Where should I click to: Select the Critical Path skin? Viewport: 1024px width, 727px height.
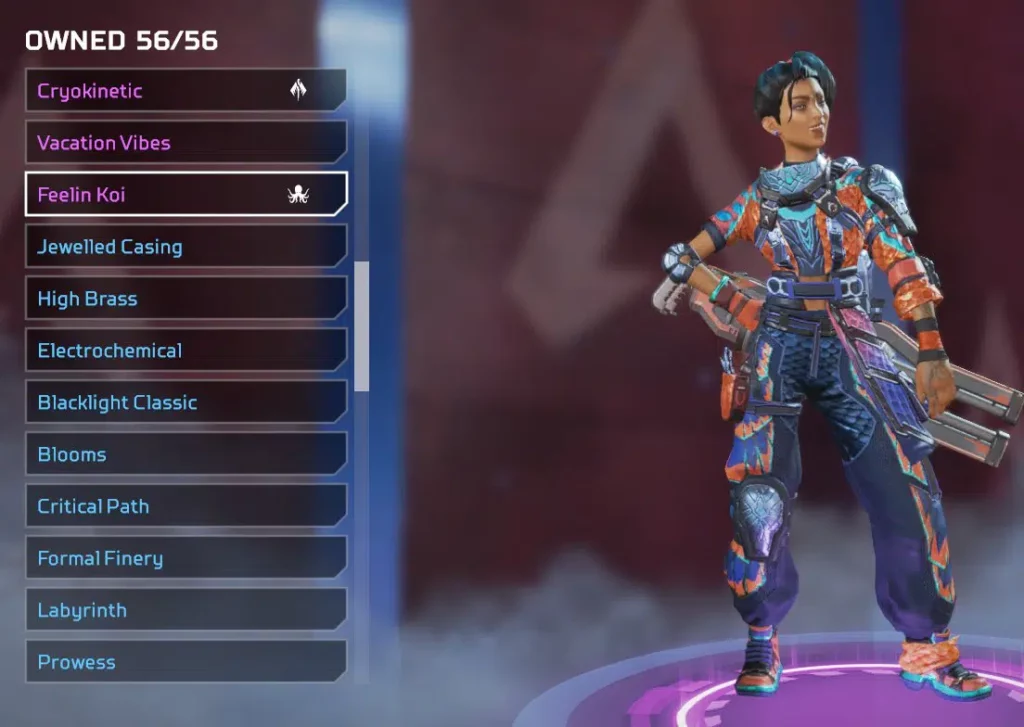click(185, 507)
